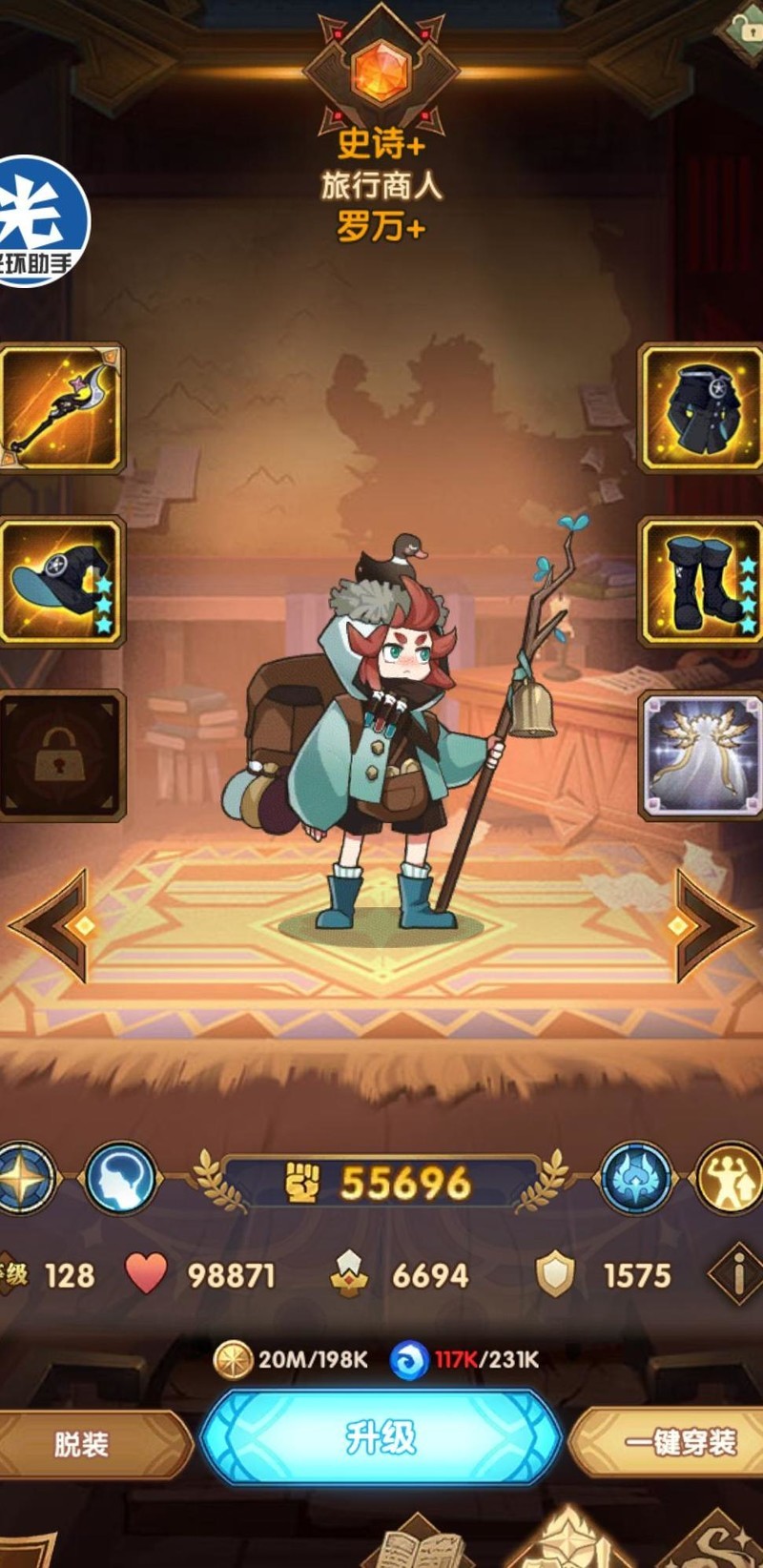Open the golden wings artifact slot
Screen dimensions: 763x1568
tap(701, 755)
